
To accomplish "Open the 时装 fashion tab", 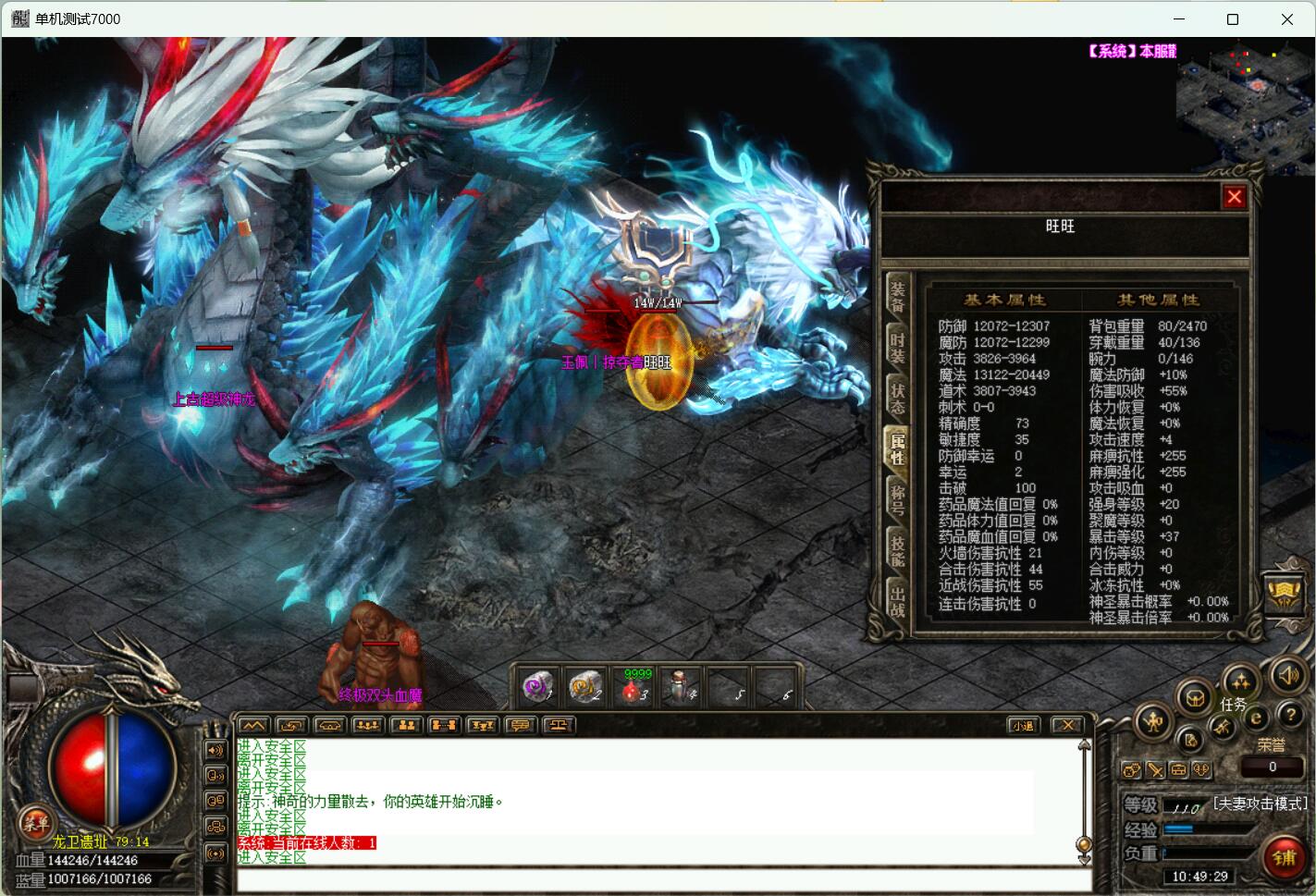I will point(897,348).
